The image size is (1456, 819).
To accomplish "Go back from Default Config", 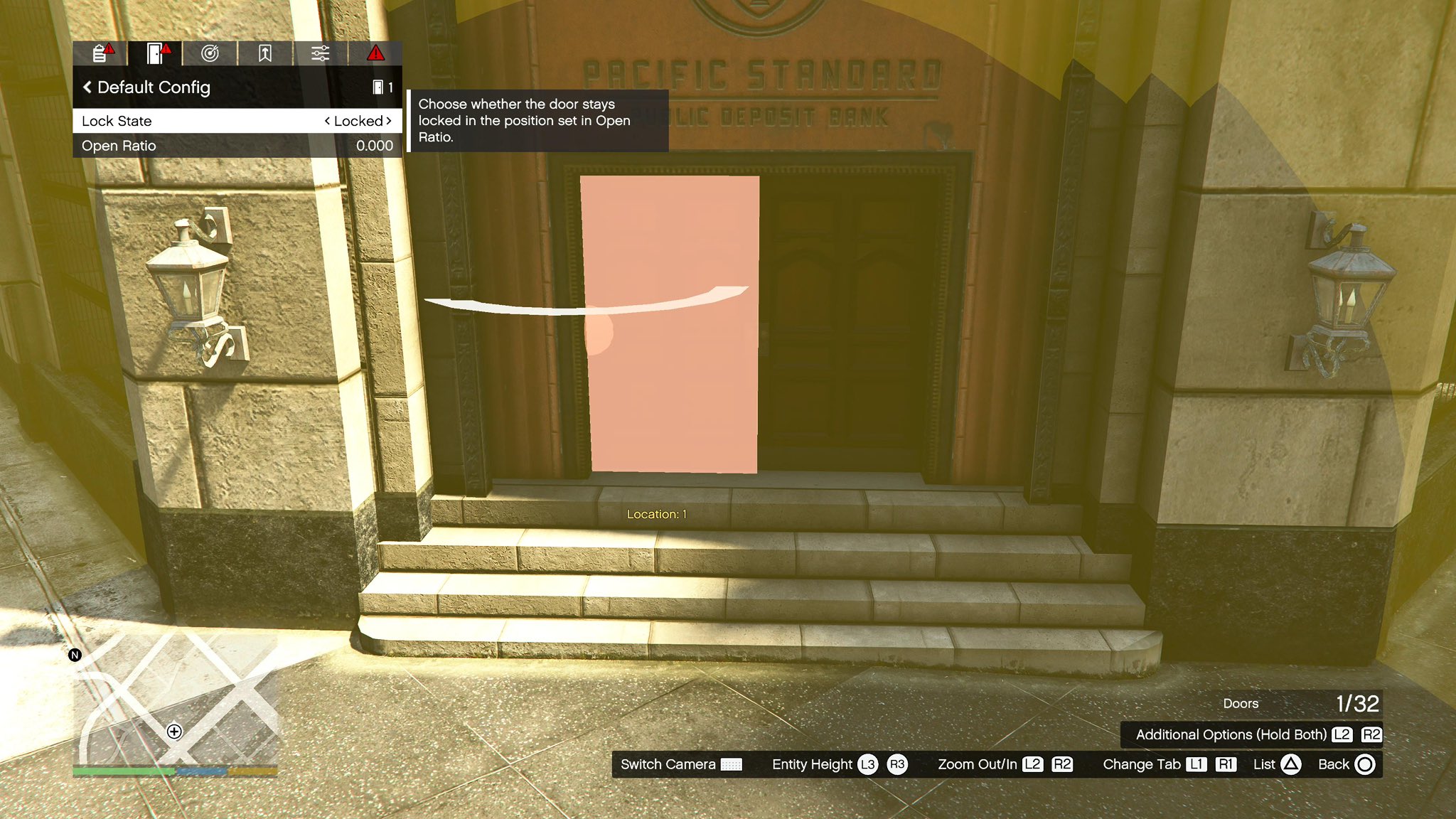I will (x=87, y=87).
